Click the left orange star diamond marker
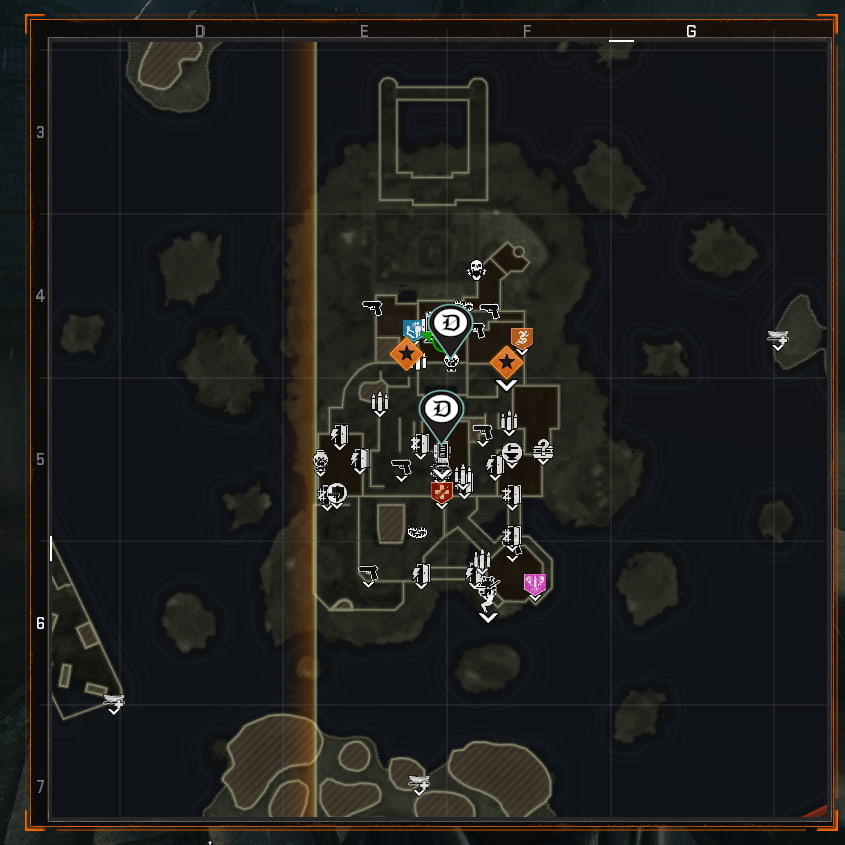Image resolution: width=845 pixels, height=845 pixels. click(406, 353)
